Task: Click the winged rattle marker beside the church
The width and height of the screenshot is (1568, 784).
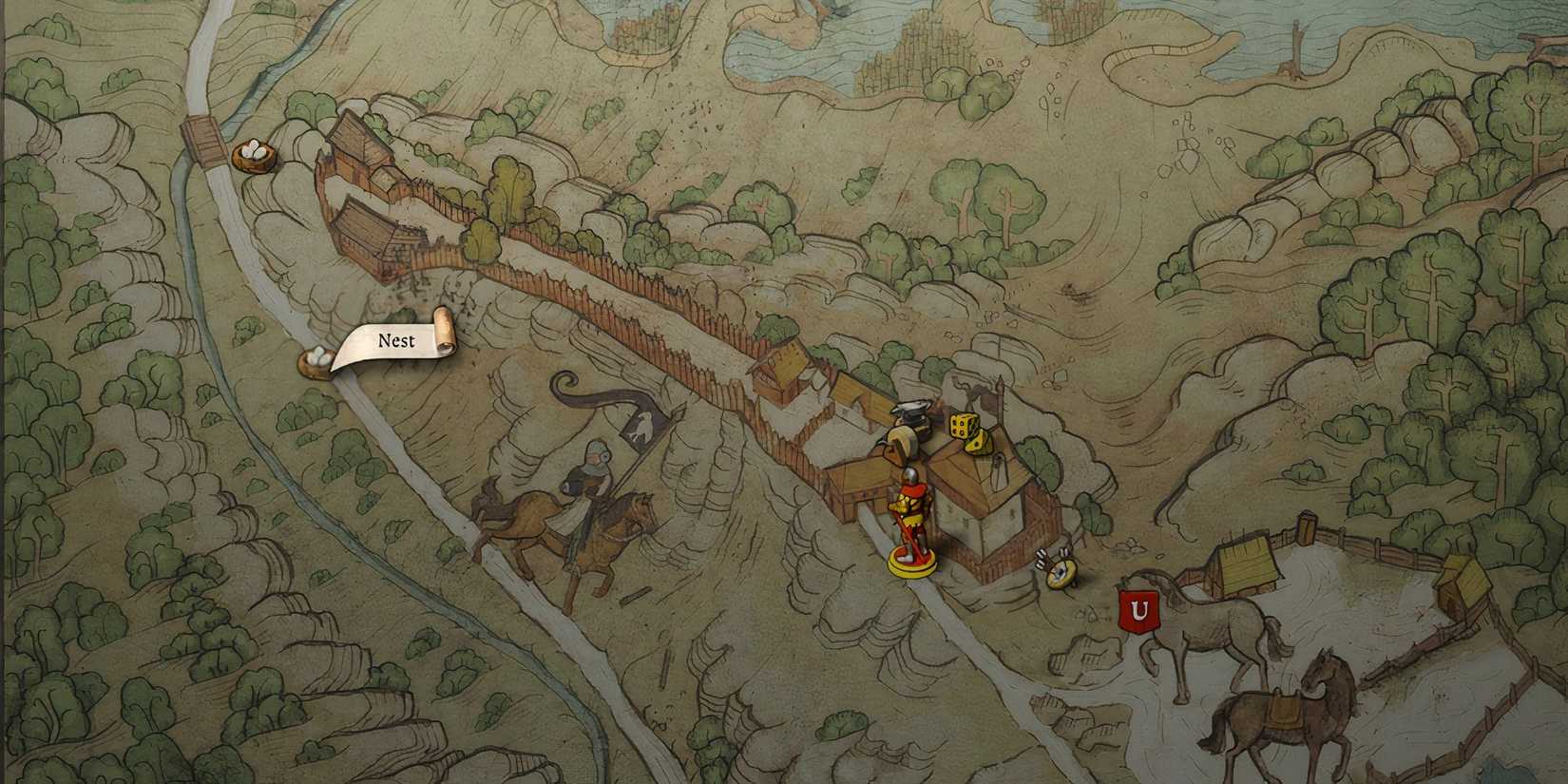Action: click(1057, 570)
